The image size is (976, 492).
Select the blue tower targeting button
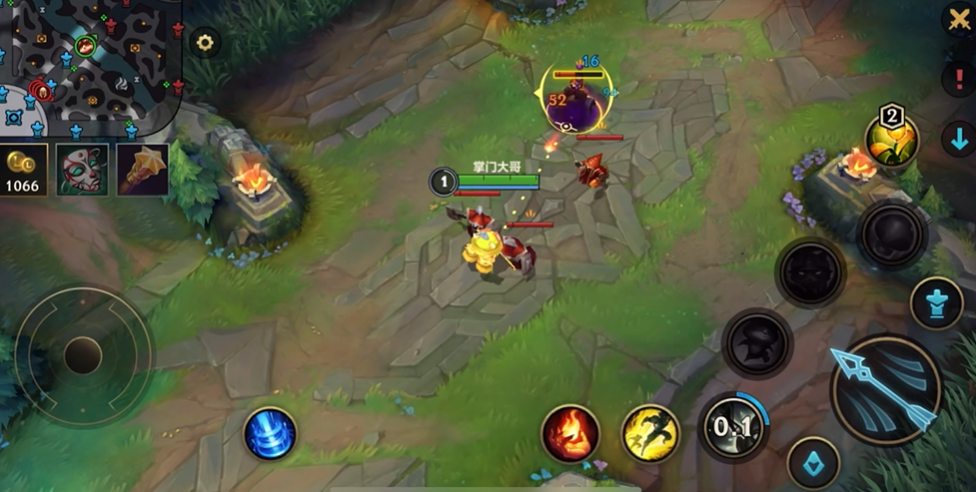coord(936,303)
